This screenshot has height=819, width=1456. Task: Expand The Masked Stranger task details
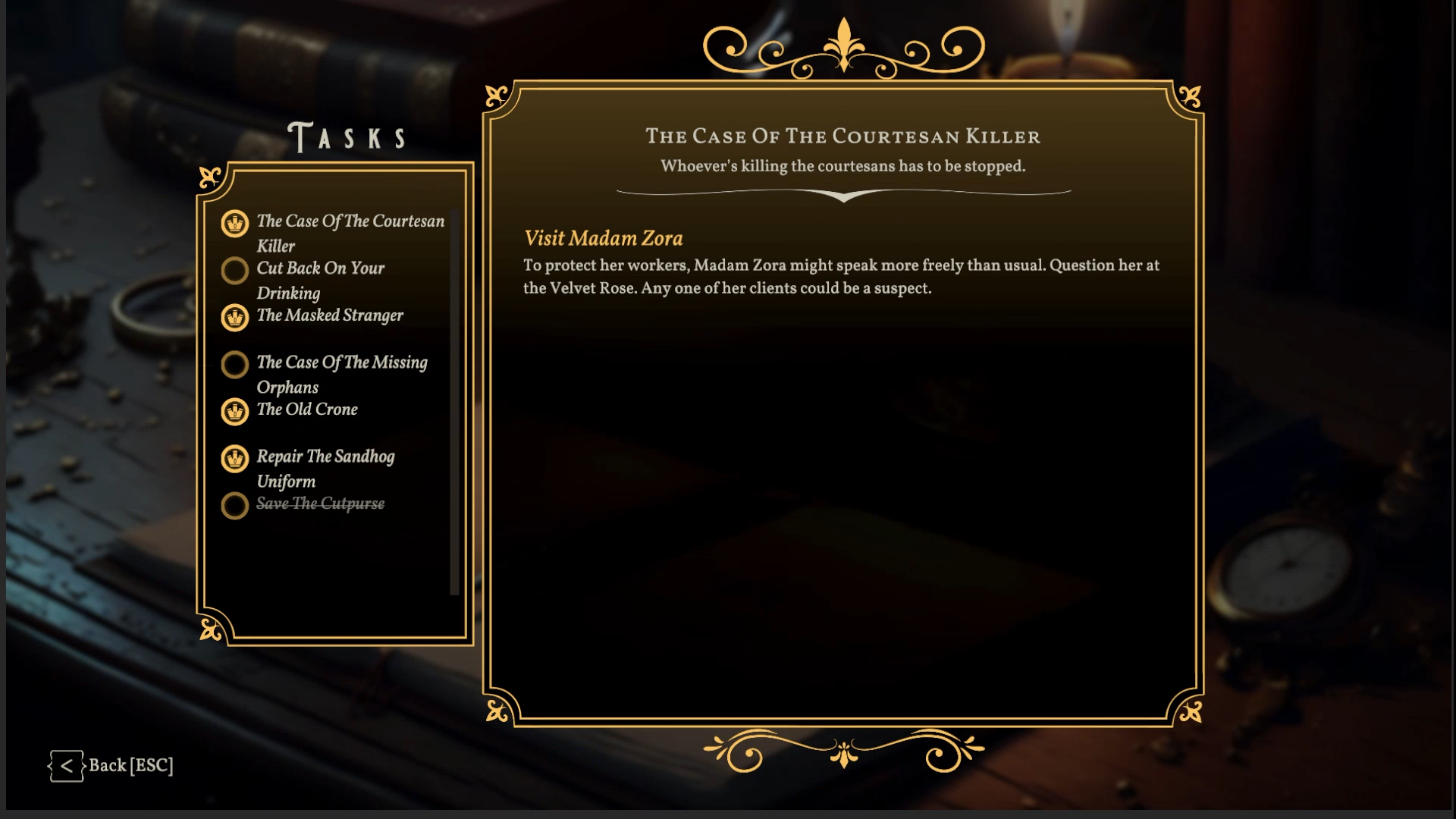point(330,316)
